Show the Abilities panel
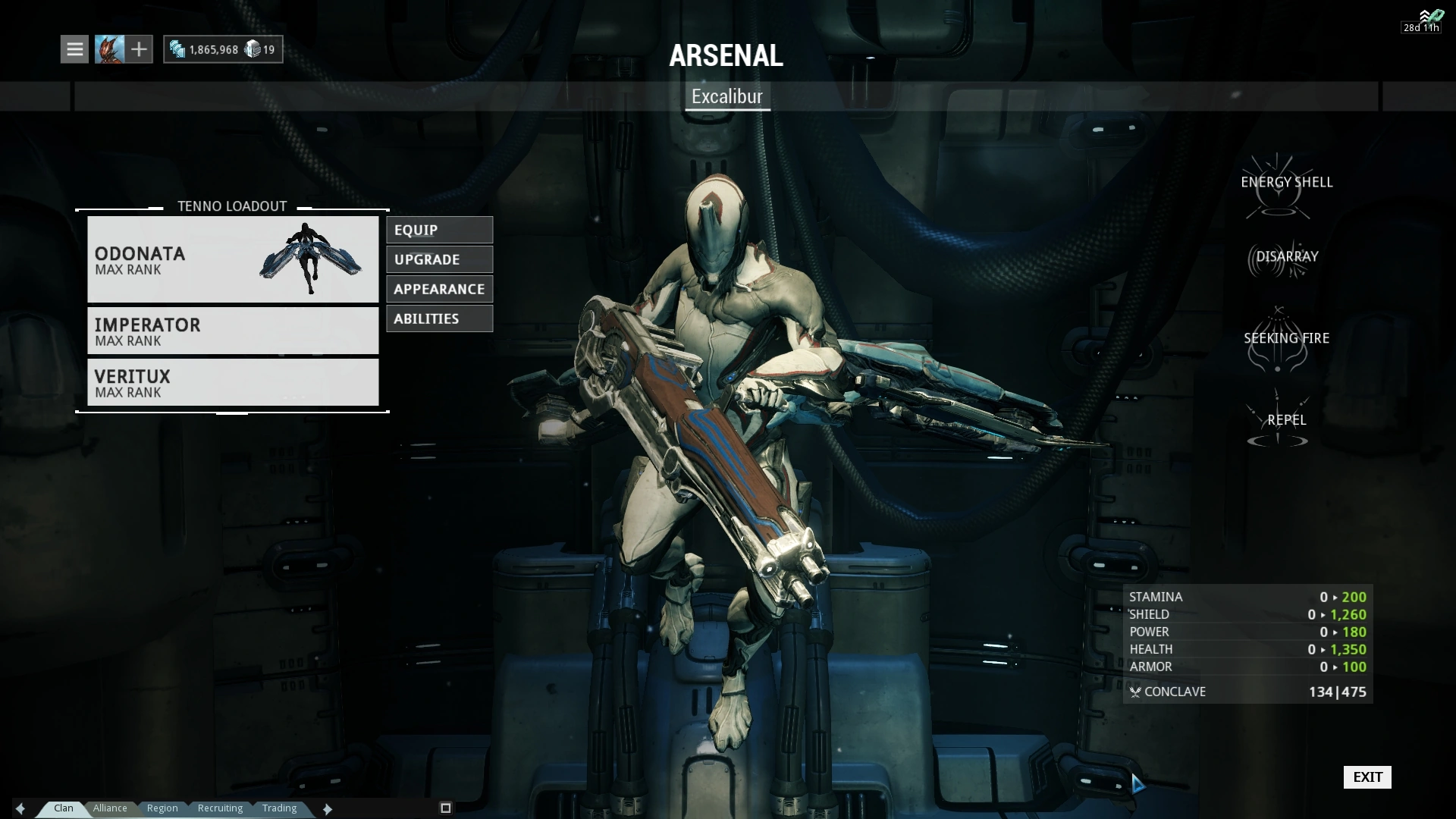Viewport: 1456px width, 819px height. [439, 318]
